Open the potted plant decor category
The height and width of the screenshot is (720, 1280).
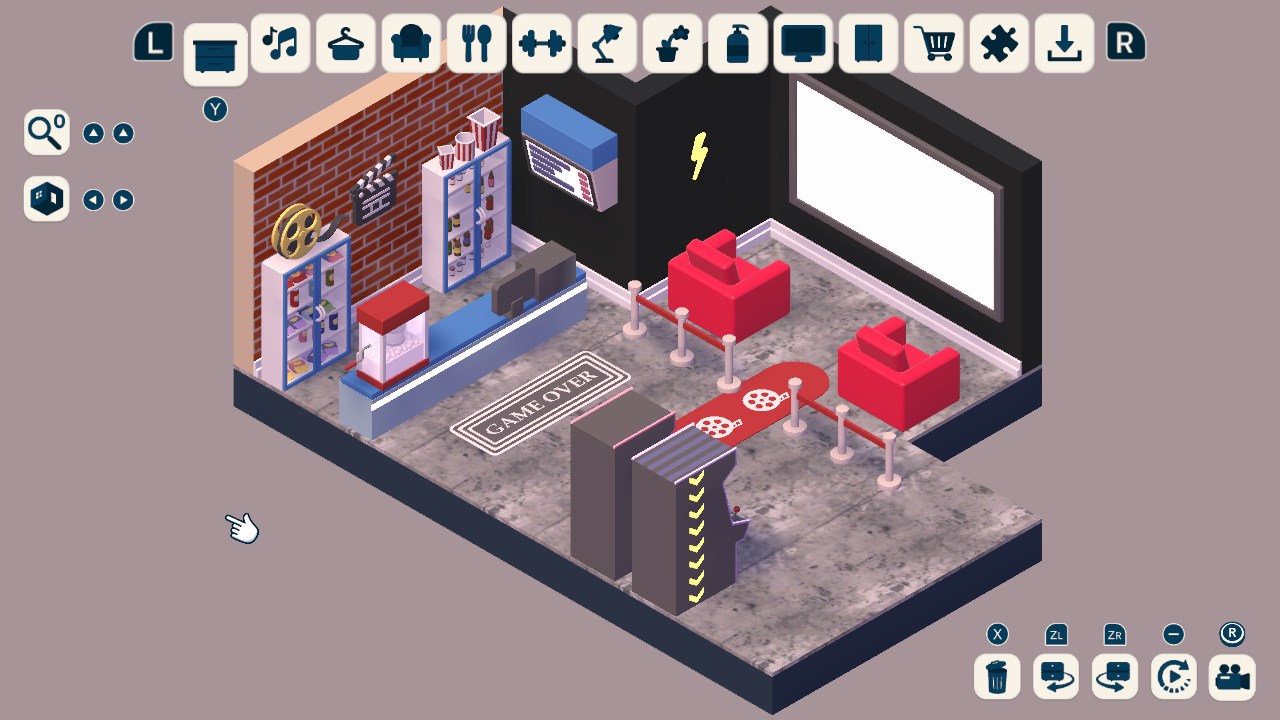[672, 44]
